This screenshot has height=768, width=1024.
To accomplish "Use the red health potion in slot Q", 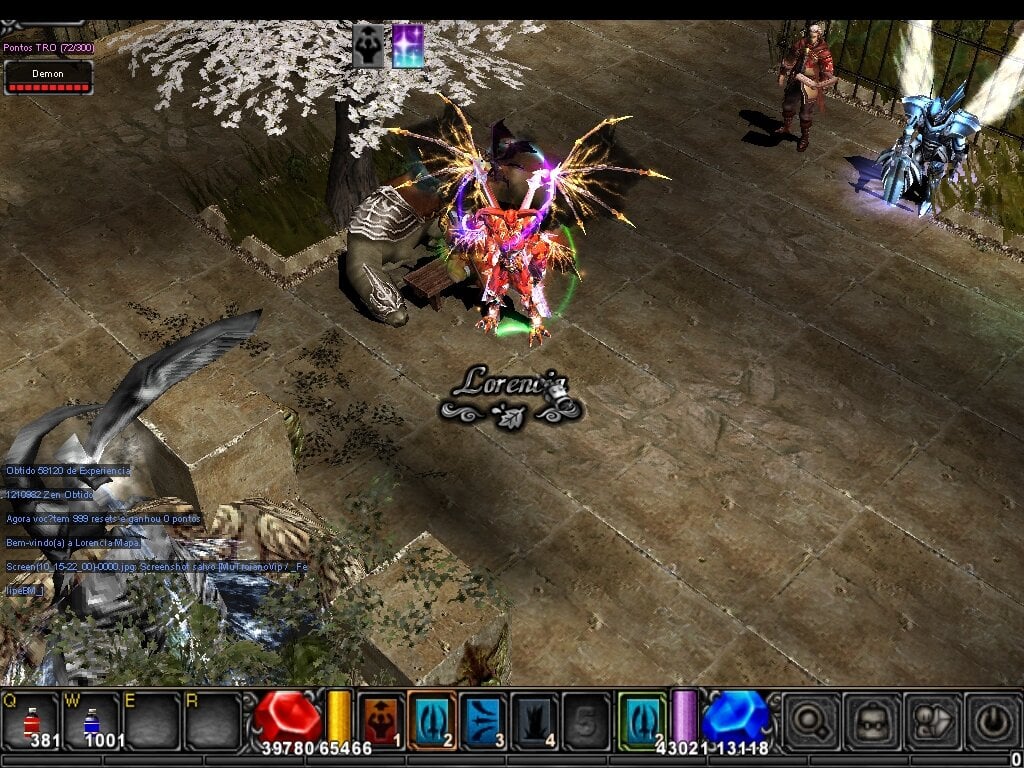I will pos(32,720).
